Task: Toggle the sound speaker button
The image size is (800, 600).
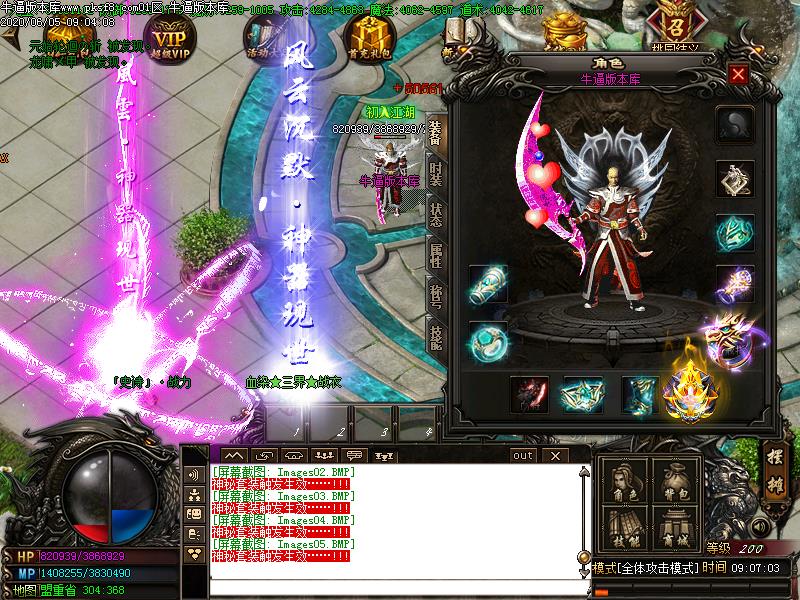Action: (761, 525)
